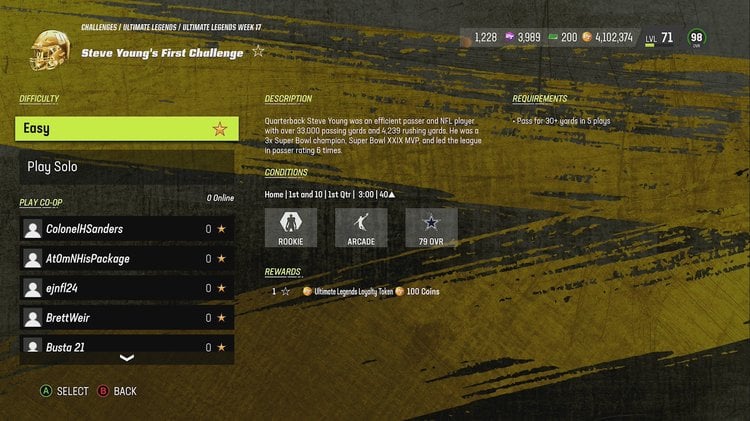
Task: Select the Arcade game style tile
Action: pyautogui.click(x=360, y=227)
